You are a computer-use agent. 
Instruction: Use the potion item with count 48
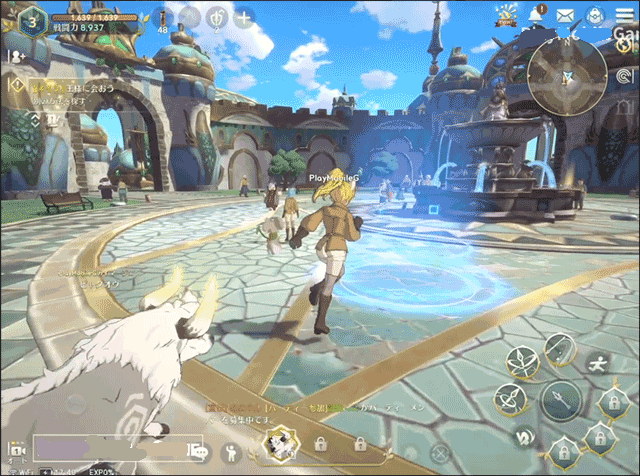pyautogui.click(x=163, y=18)
